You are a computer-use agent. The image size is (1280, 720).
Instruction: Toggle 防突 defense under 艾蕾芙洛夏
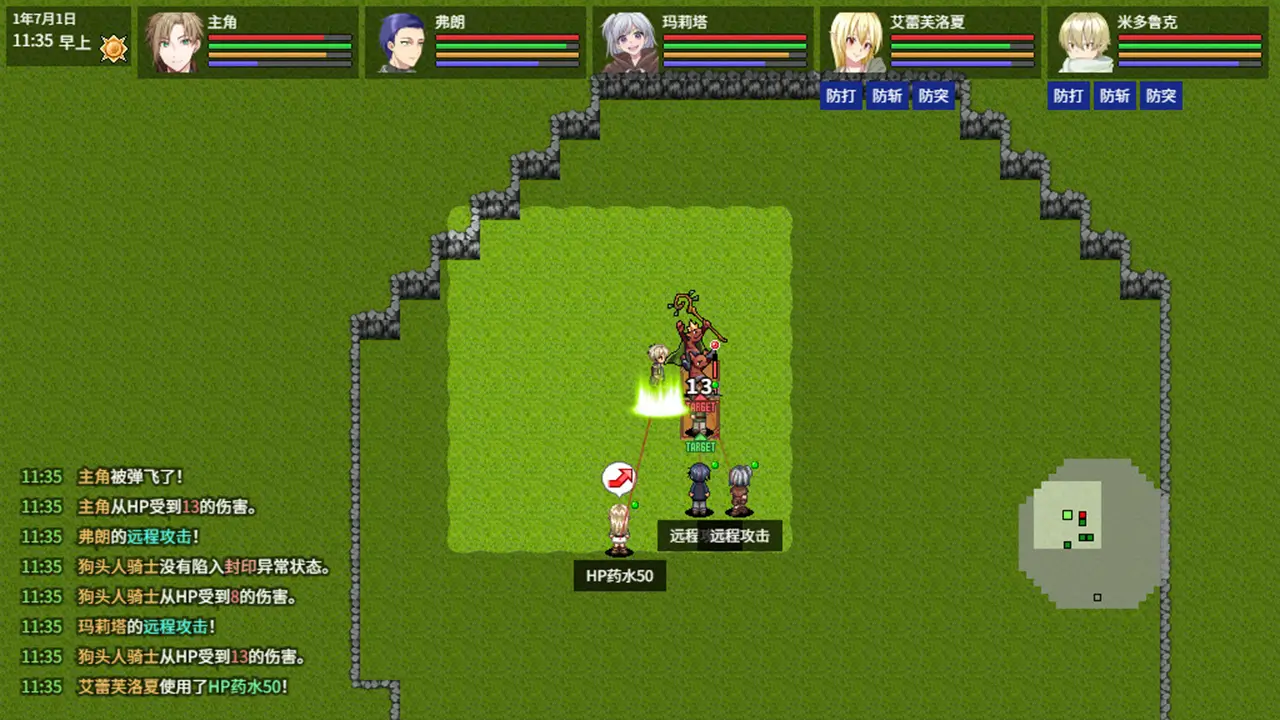click(x=933, y=96)
